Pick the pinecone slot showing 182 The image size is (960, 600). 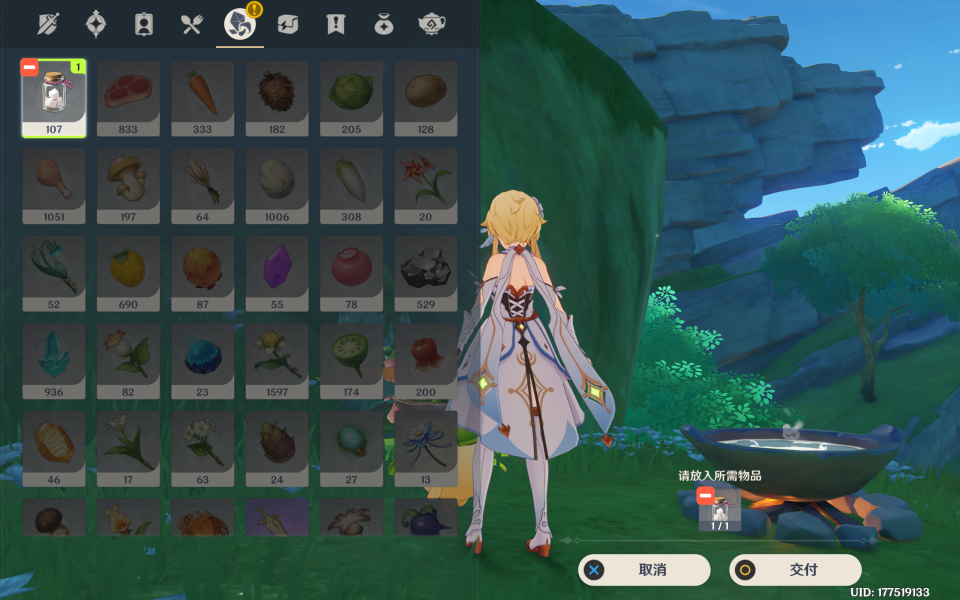click(x=277, y=98)
